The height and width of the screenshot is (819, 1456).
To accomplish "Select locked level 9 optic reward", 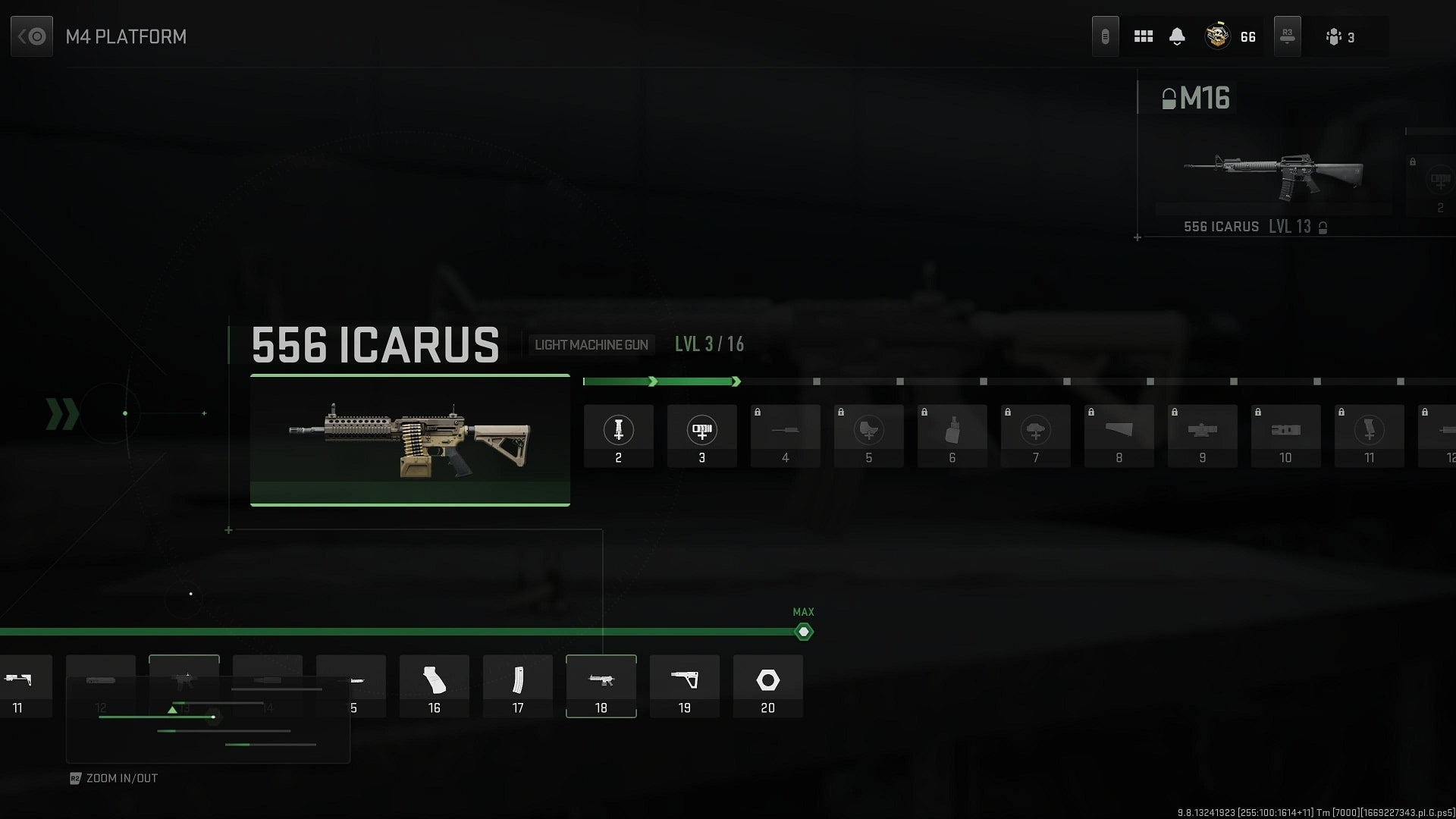I will tap(1202, 436).
